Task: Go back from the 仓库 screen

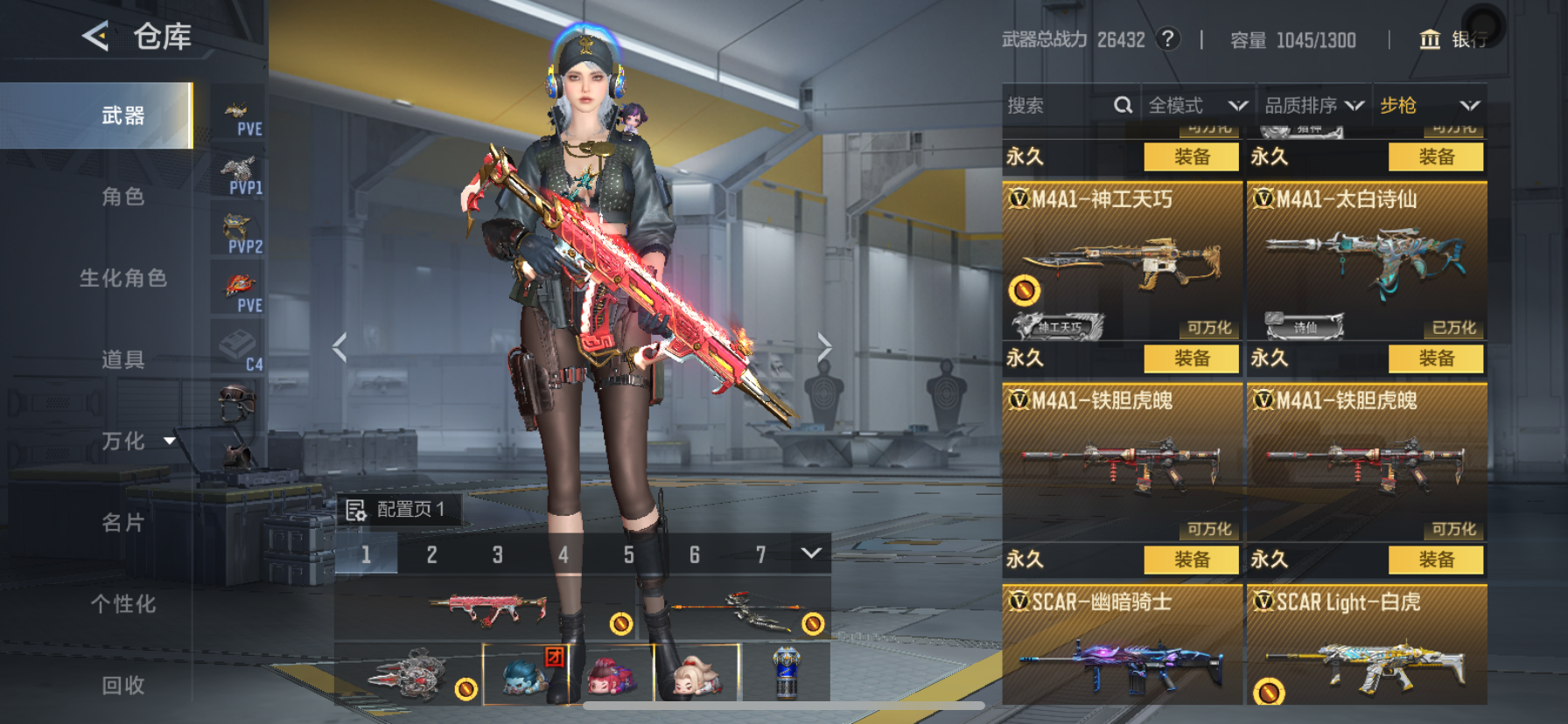Action: (x=95, y=36)
